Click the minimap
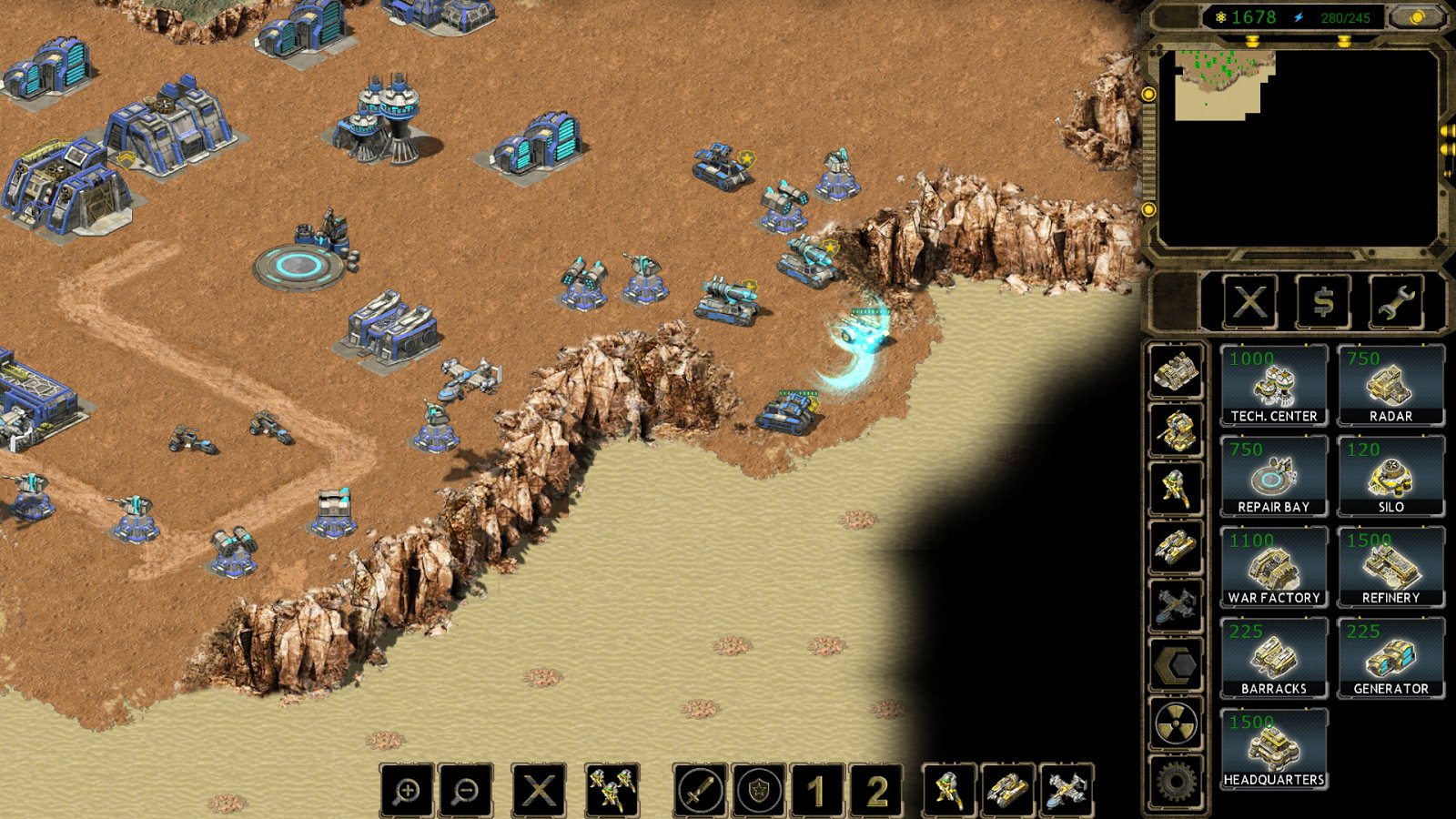The height and width of the screenshot is (819, 1456). [x=1297, y=147]
